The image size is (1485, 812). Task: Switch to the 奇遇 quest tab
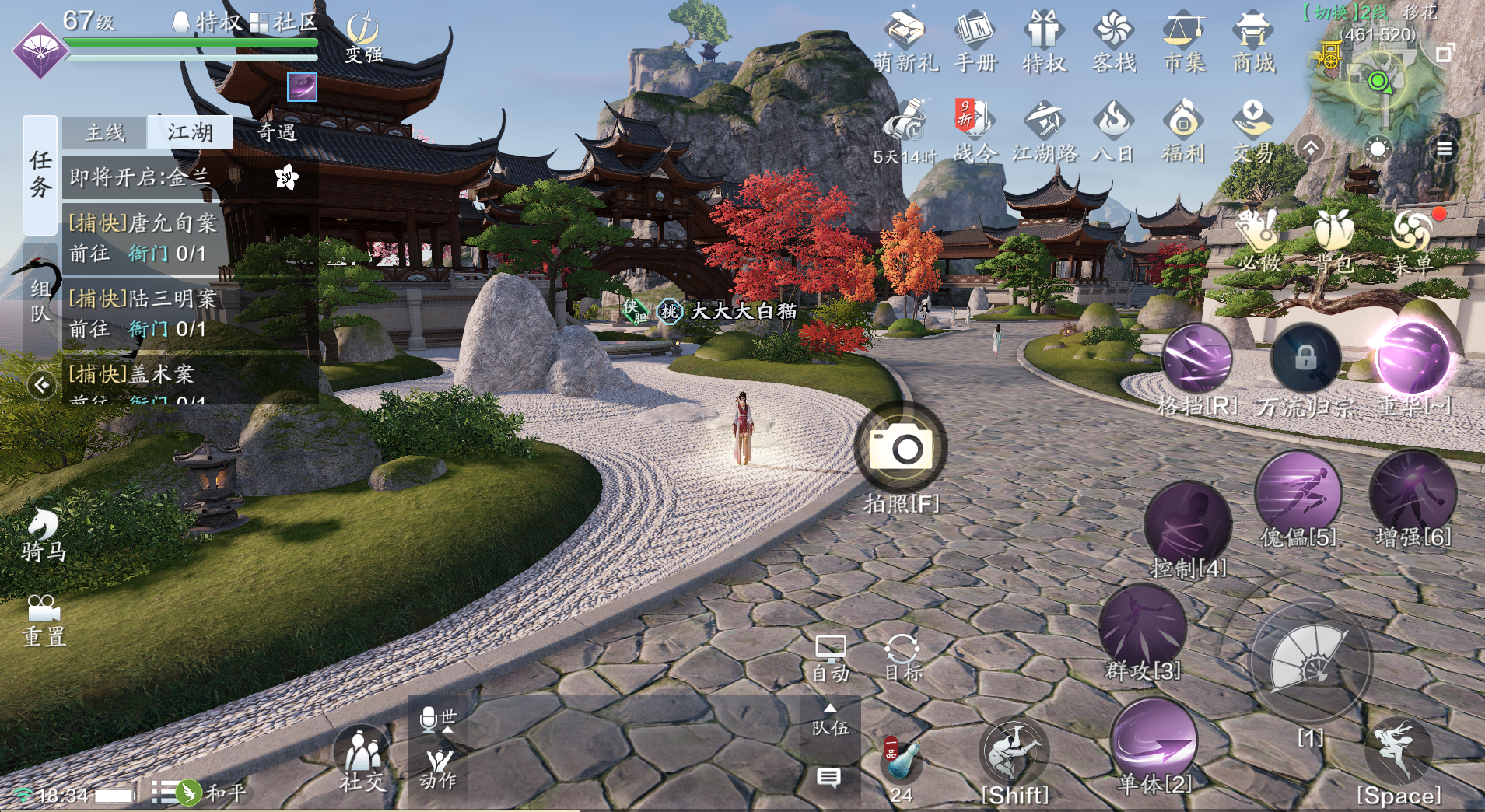coord(276,132)
